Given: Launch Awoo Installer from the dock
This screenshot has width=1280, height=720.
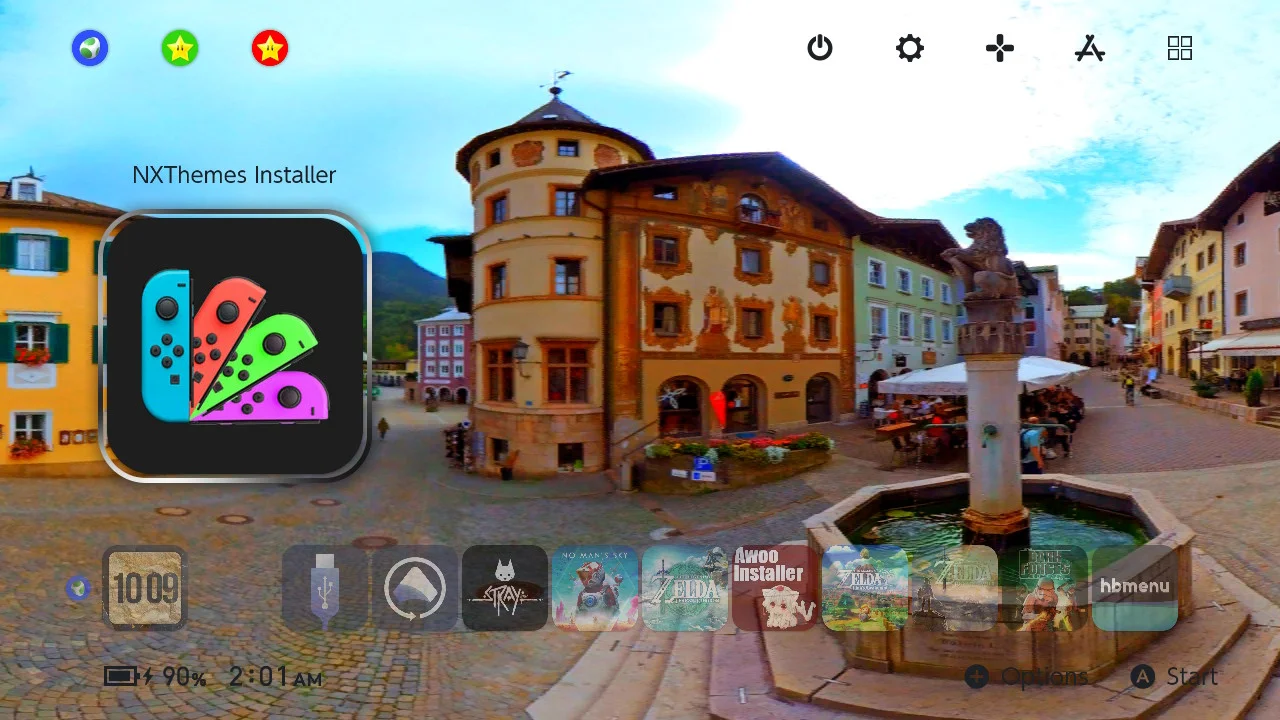Looking at the screenshot, I should [x=772, y=588].
